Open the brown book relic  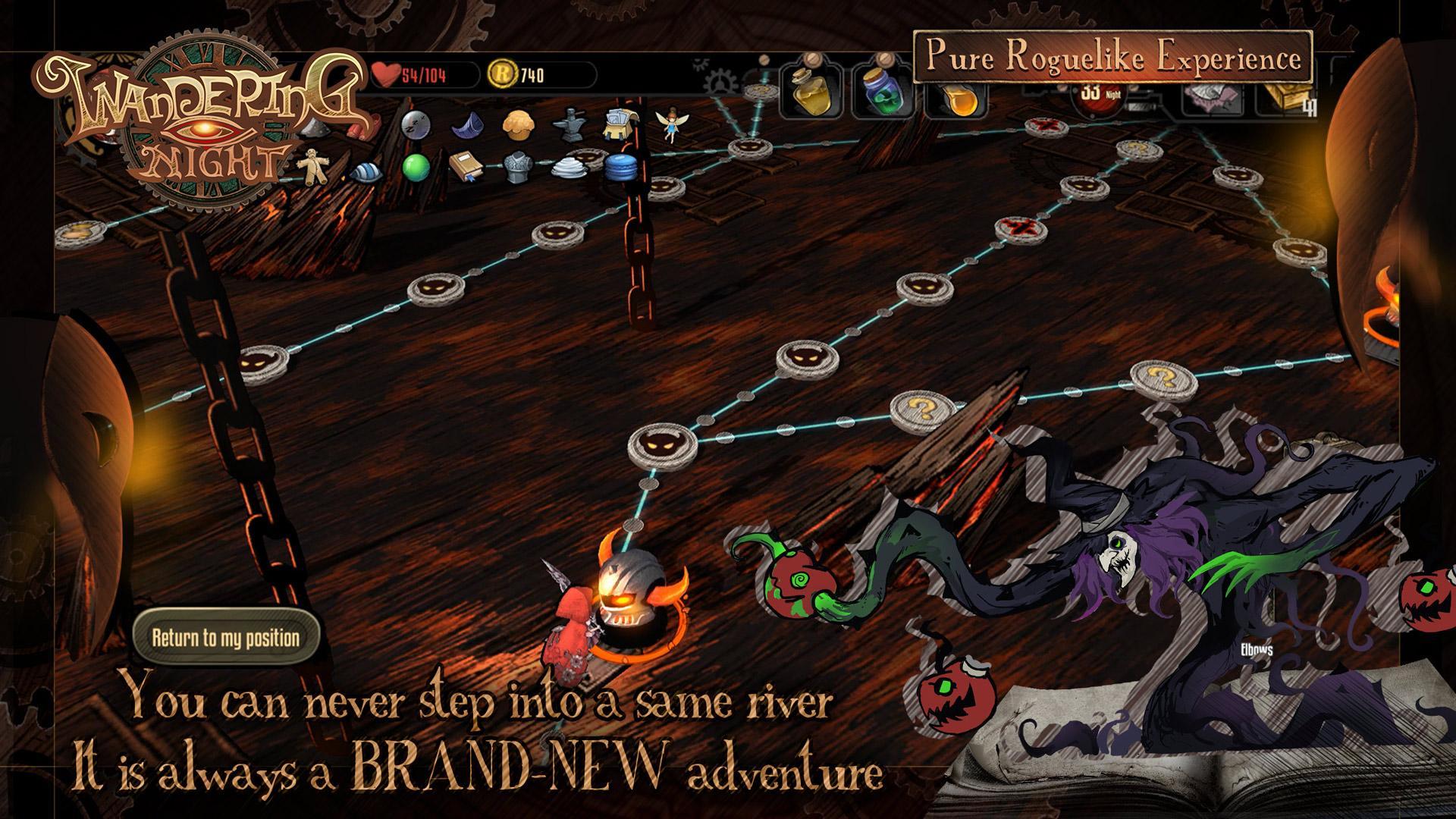click(466, 168)
